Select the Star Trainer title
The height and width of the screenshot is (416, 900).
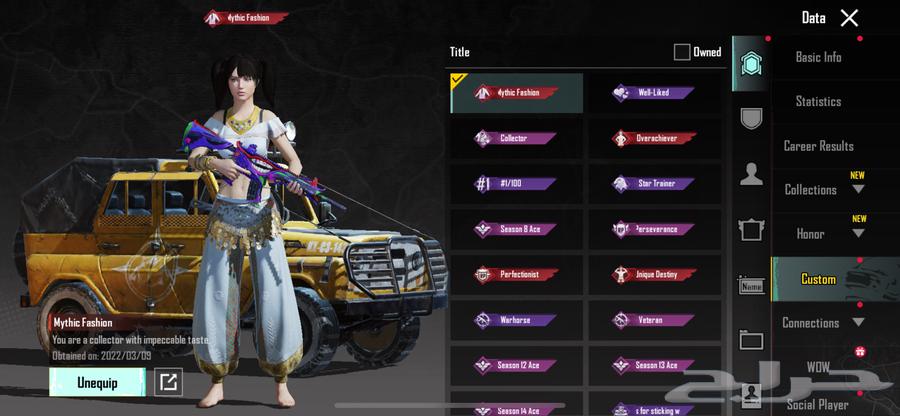654,184
